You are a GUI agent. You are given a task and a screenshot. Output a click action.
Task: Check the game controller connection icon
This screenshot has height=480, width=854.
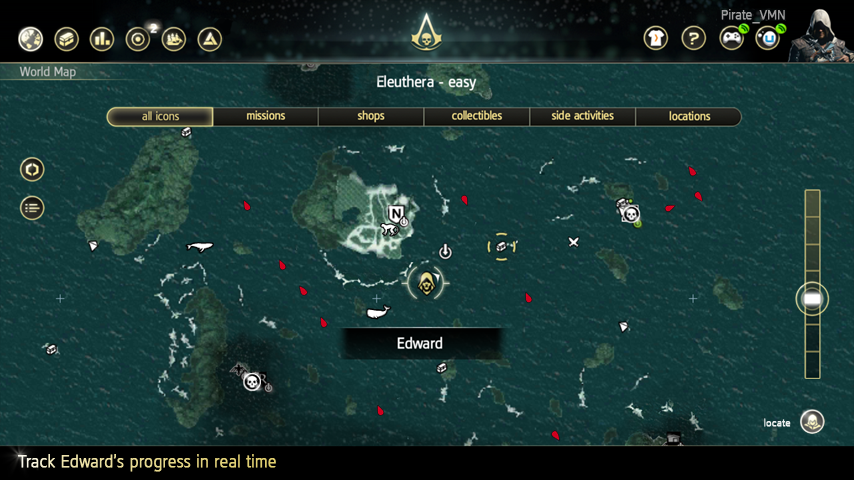tap(731, 38)
